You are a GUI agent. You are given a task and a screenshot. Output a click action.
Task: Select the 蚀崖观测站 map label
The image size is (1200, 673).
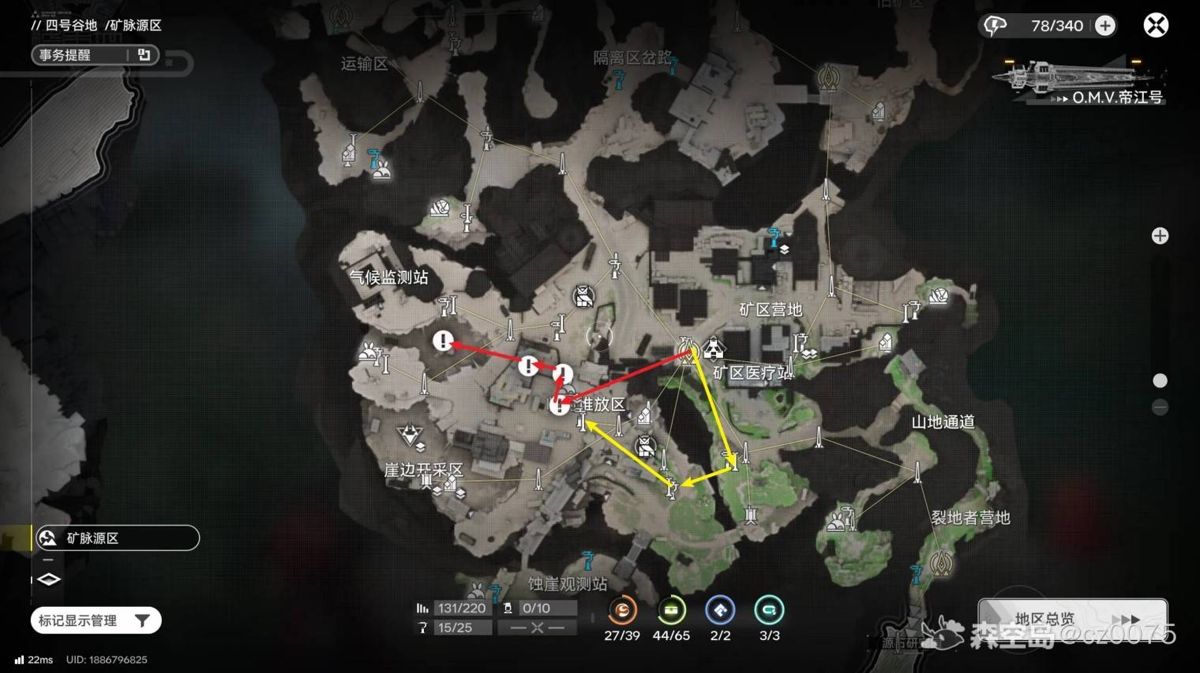[x=567, y=583]
